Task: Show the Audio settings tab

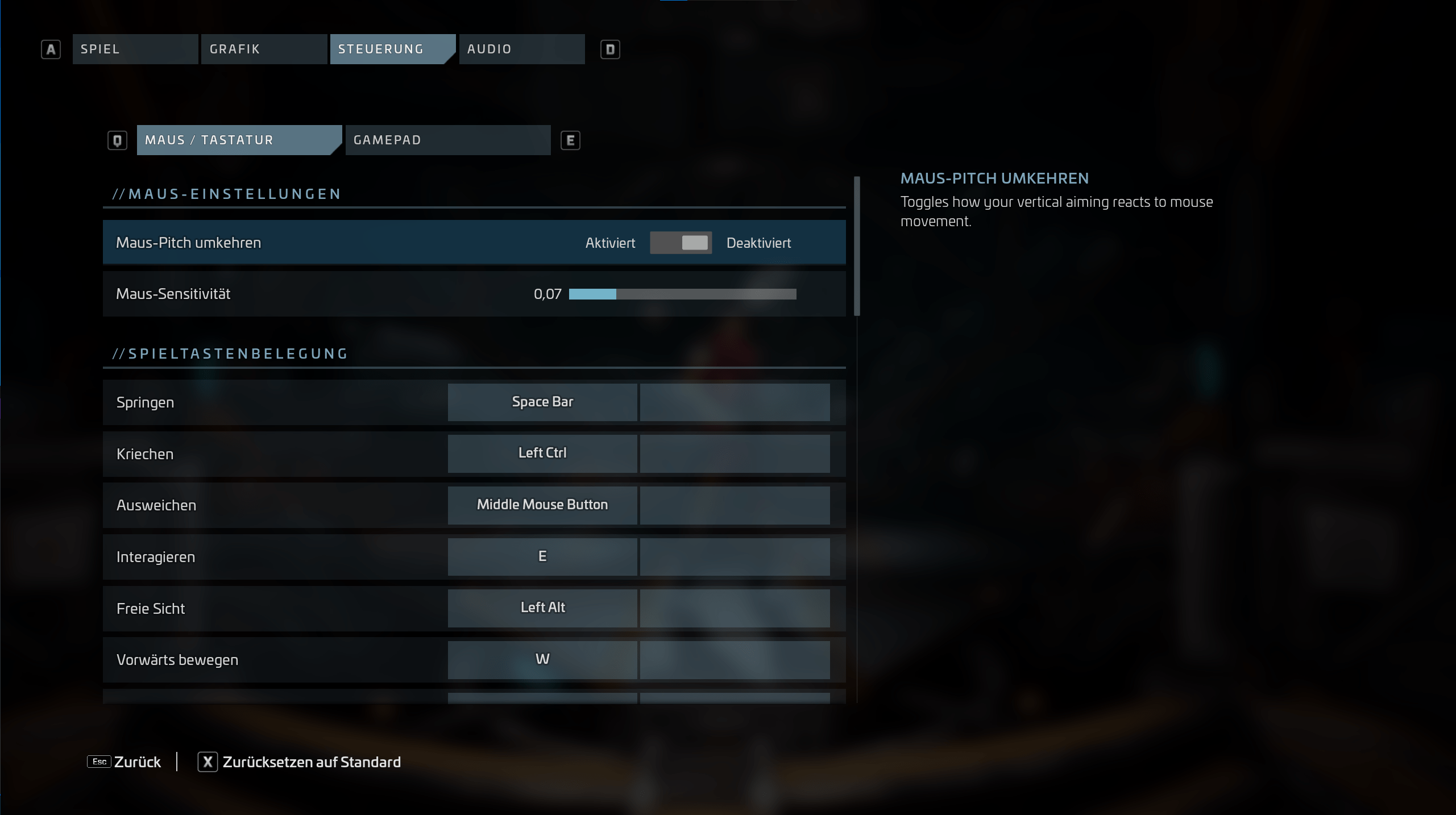Action: (521, 49)
